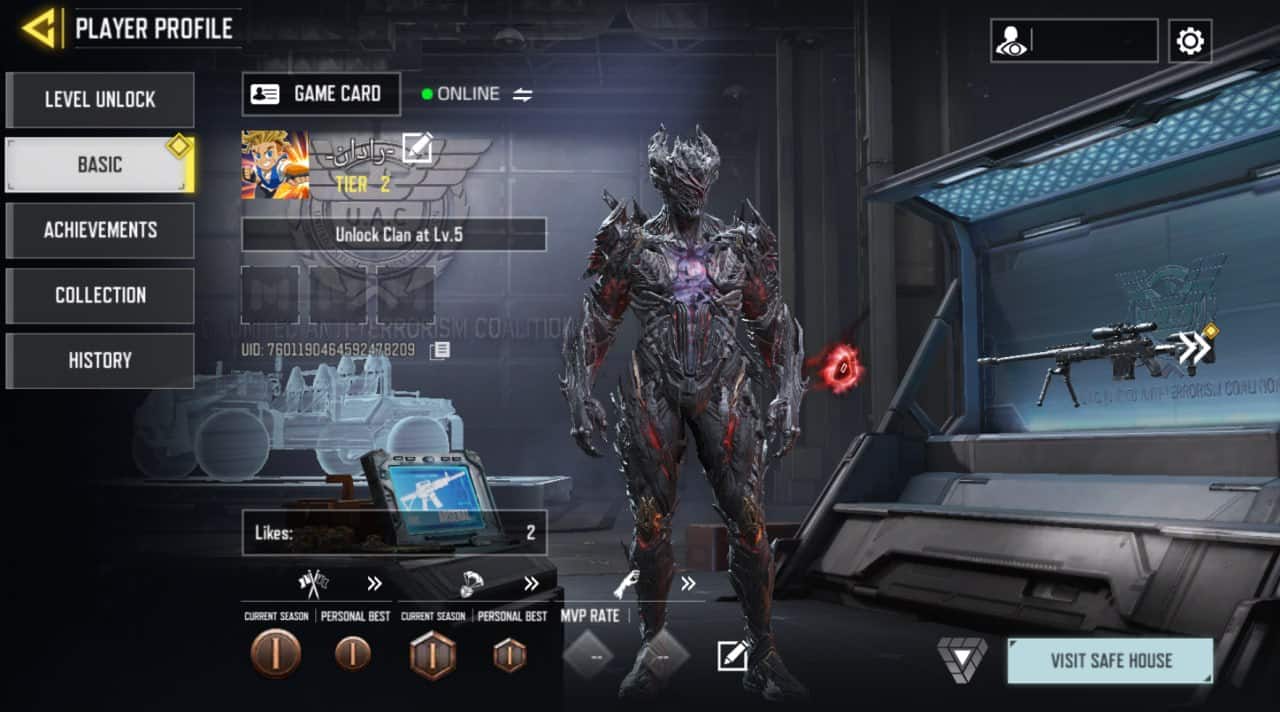
Task: Open the settings gear
Action: (x=1190, y=41)
